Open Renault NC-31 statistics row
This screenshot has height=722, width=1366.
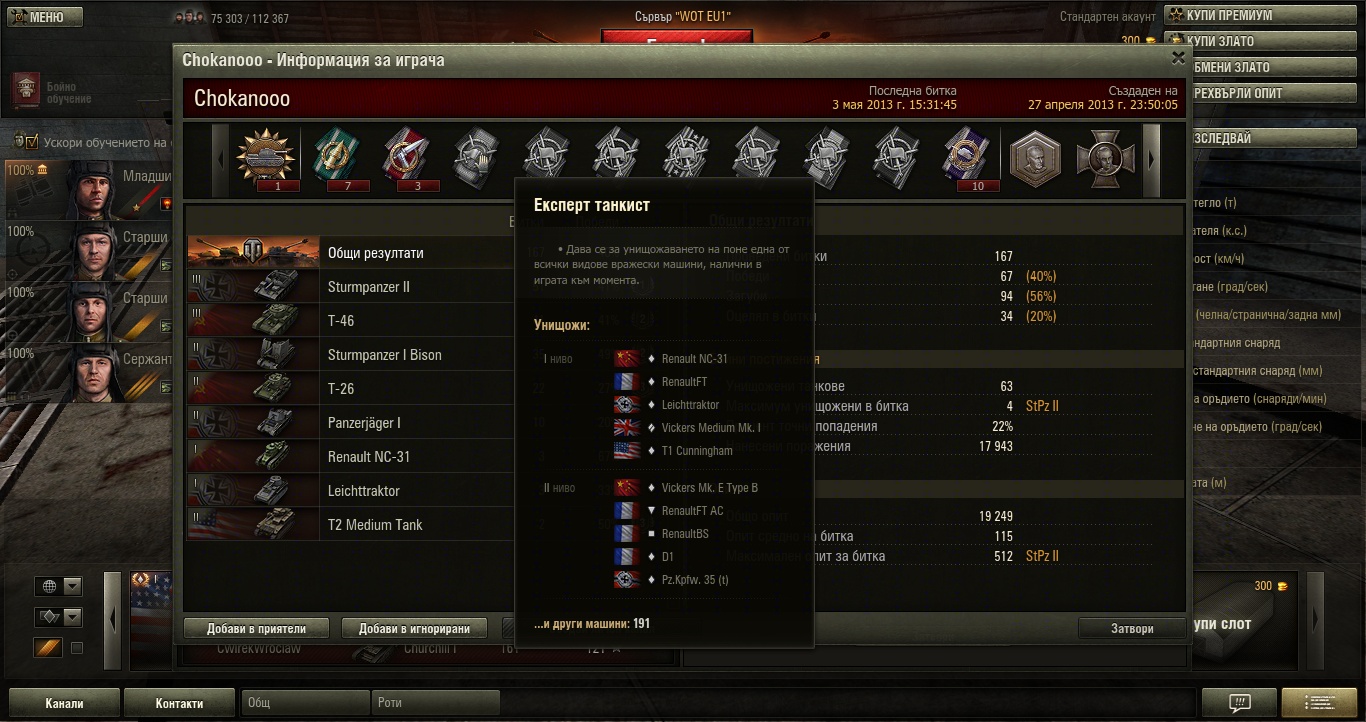point(368,457)
